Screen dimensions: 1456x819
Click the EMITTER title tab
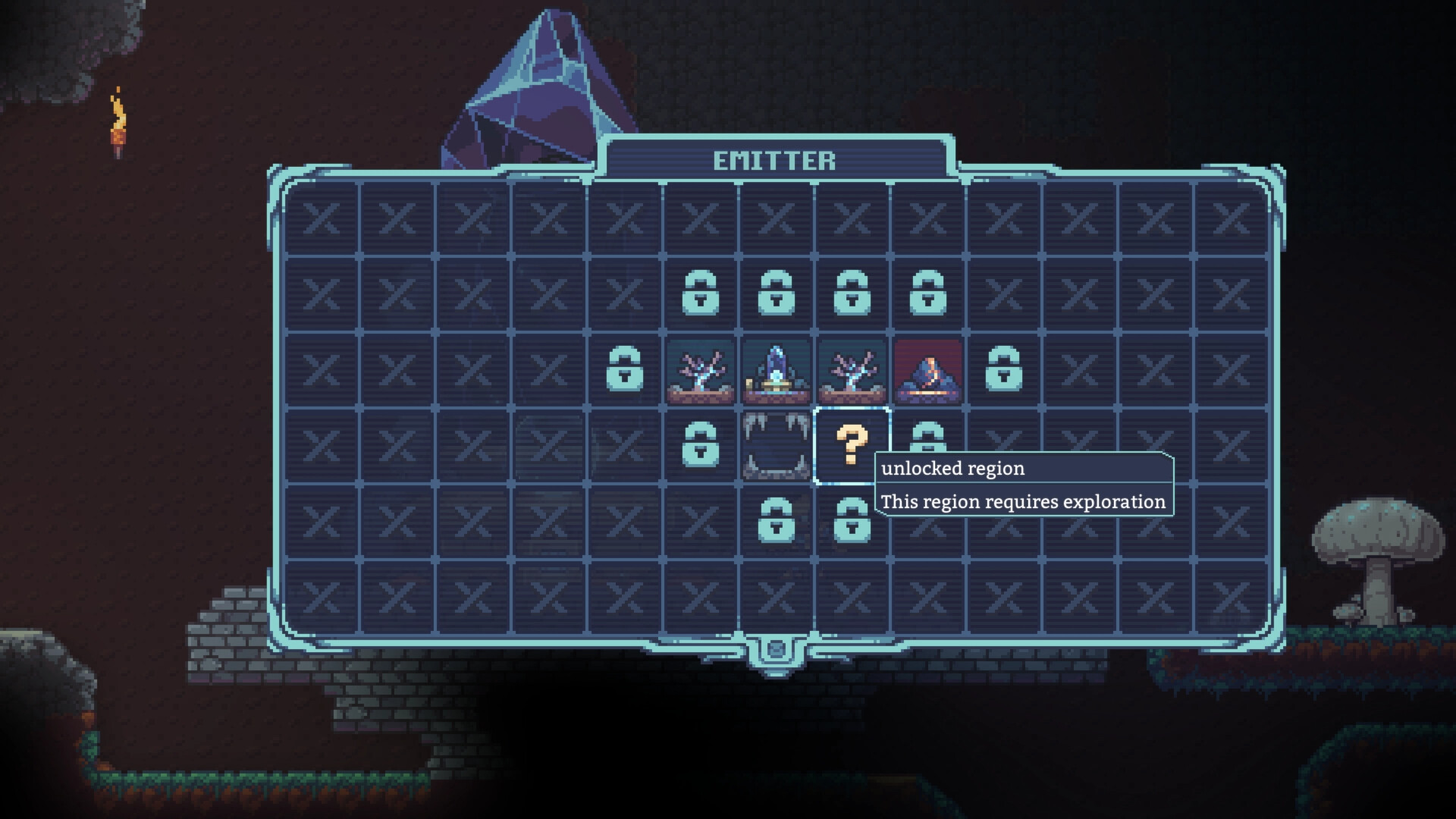(775, 160)
